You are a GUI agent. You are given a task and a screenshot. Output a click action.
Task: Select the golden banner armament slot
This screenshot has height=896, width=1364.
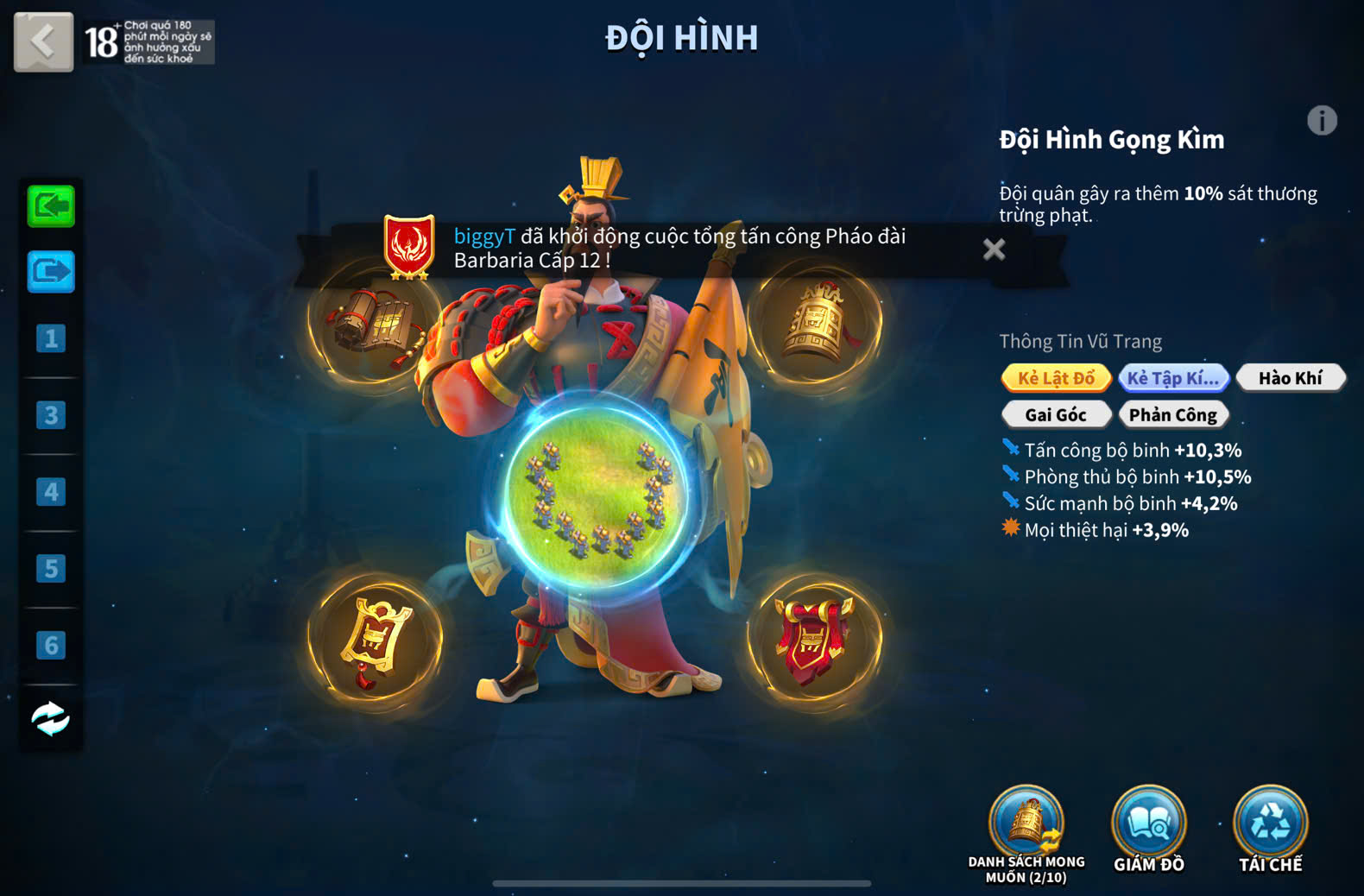click(x=375, y=640)
